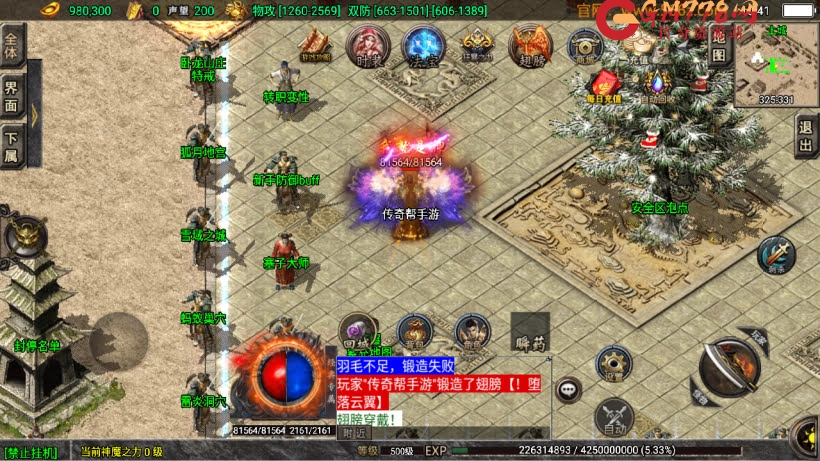The height and width of the screenshot is (461, 820).
Task: Open the 法宝 magic treasure menu
Action: (422, 46)
